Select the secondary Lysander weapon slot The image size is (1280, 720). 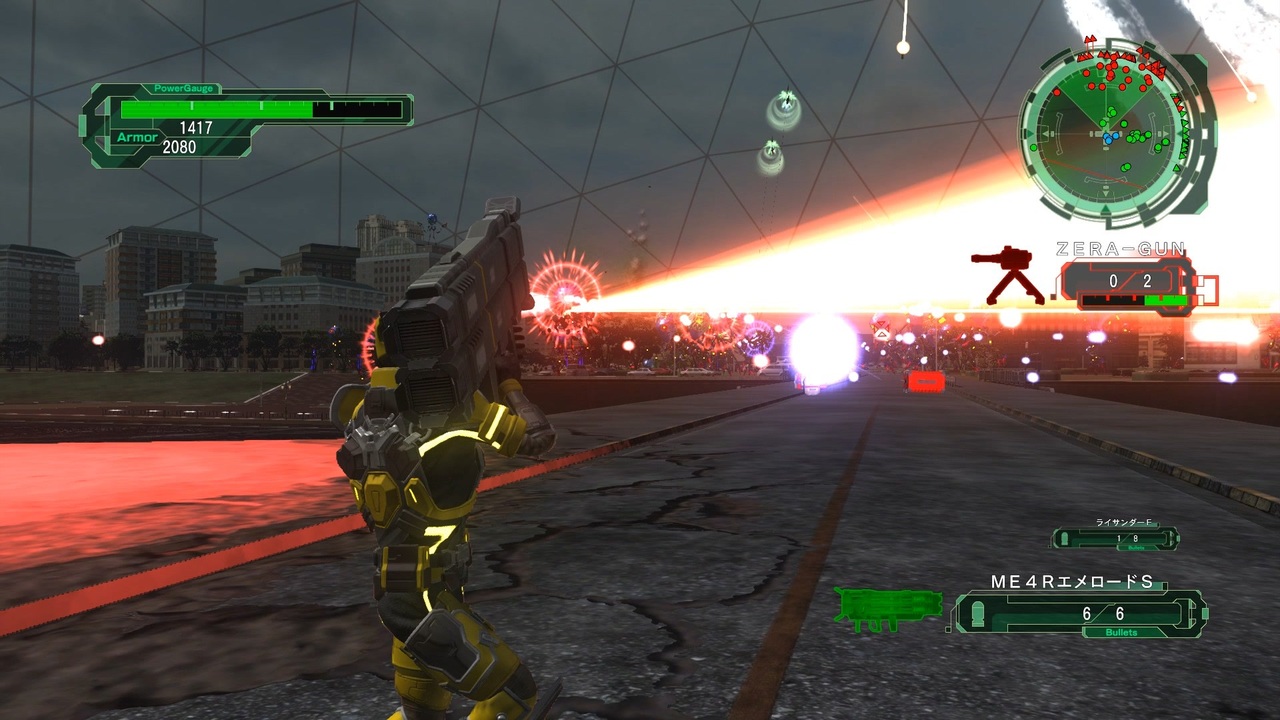point(1115,538)
